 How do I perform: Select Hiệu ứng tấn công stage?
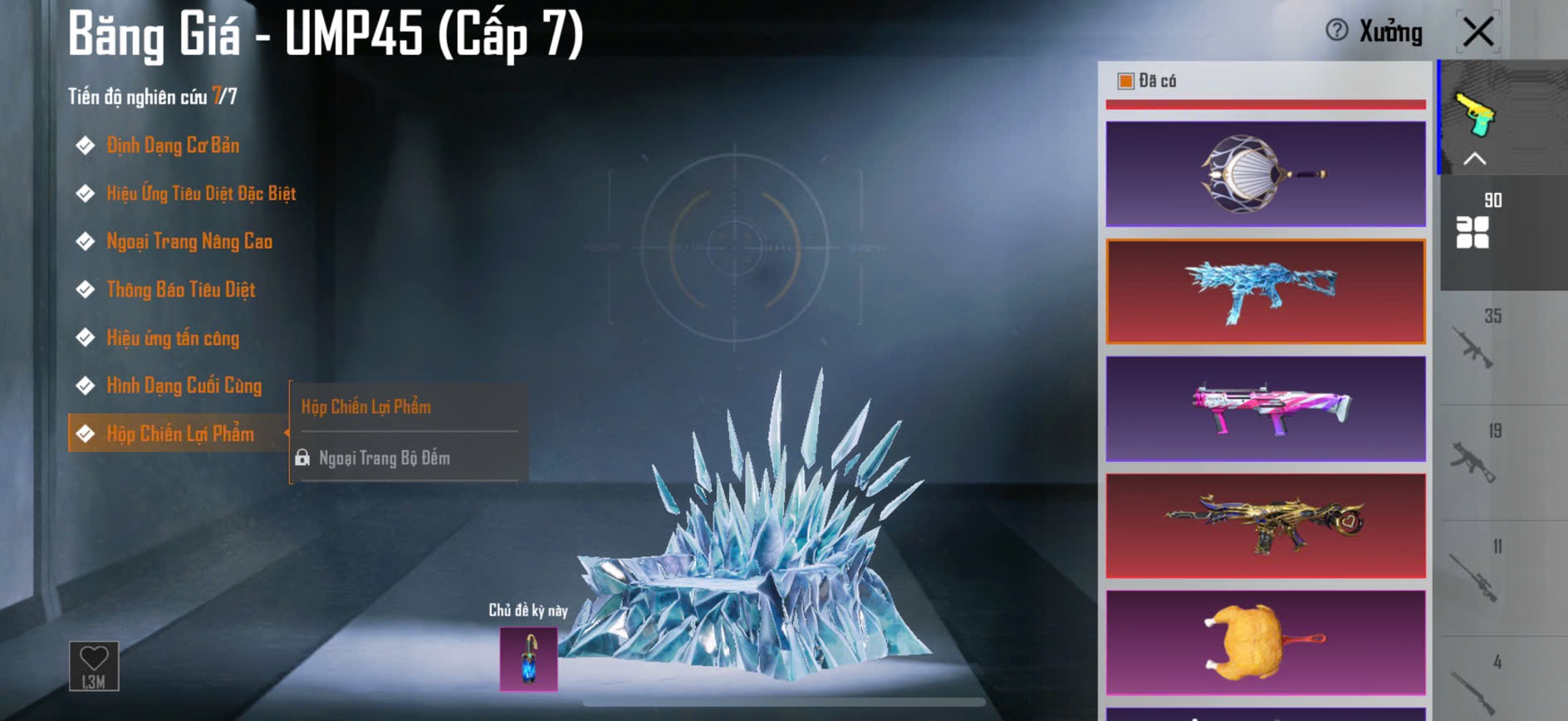172,338
